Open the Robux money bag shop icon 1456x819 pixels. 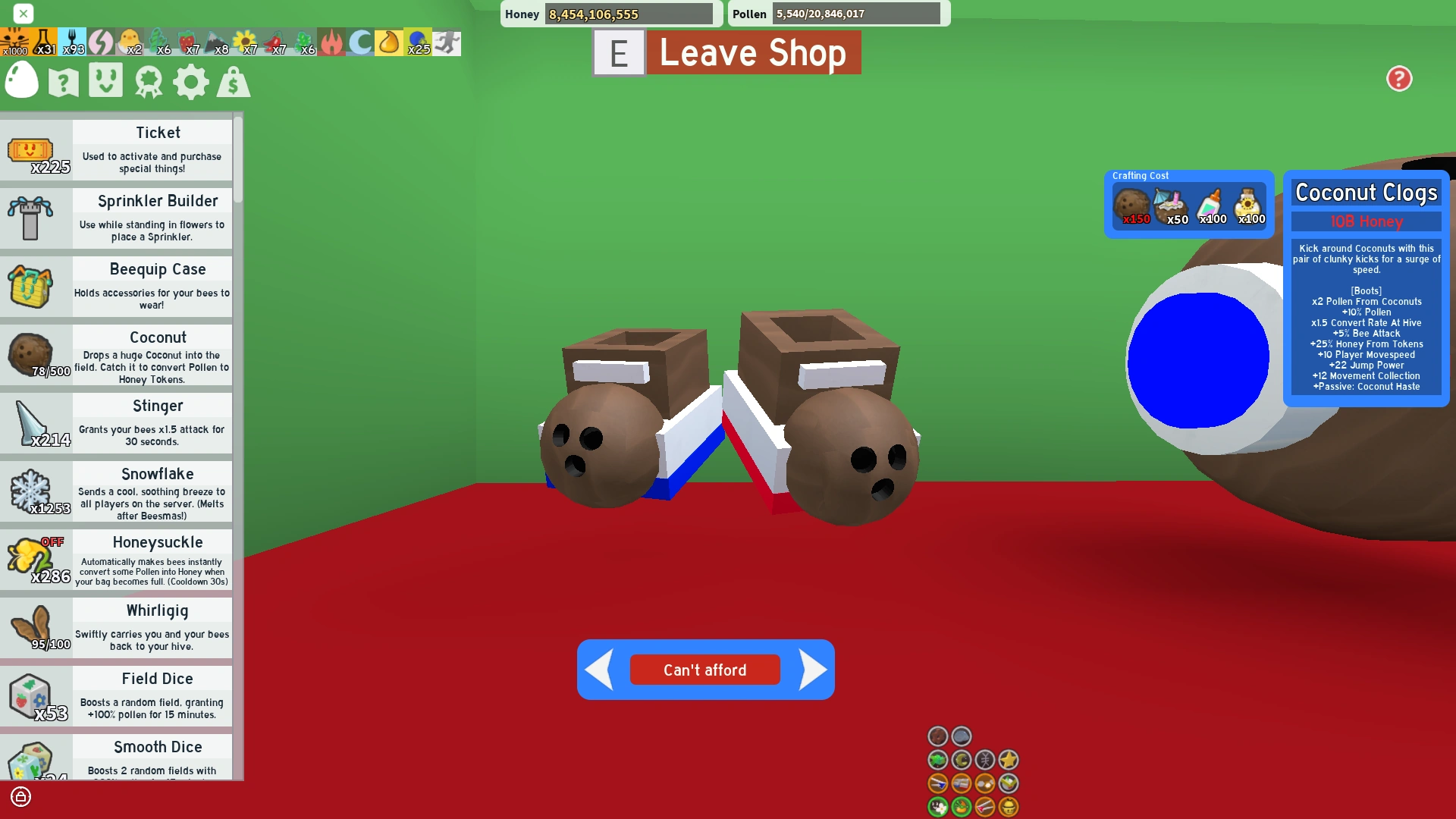coord(234,81)
